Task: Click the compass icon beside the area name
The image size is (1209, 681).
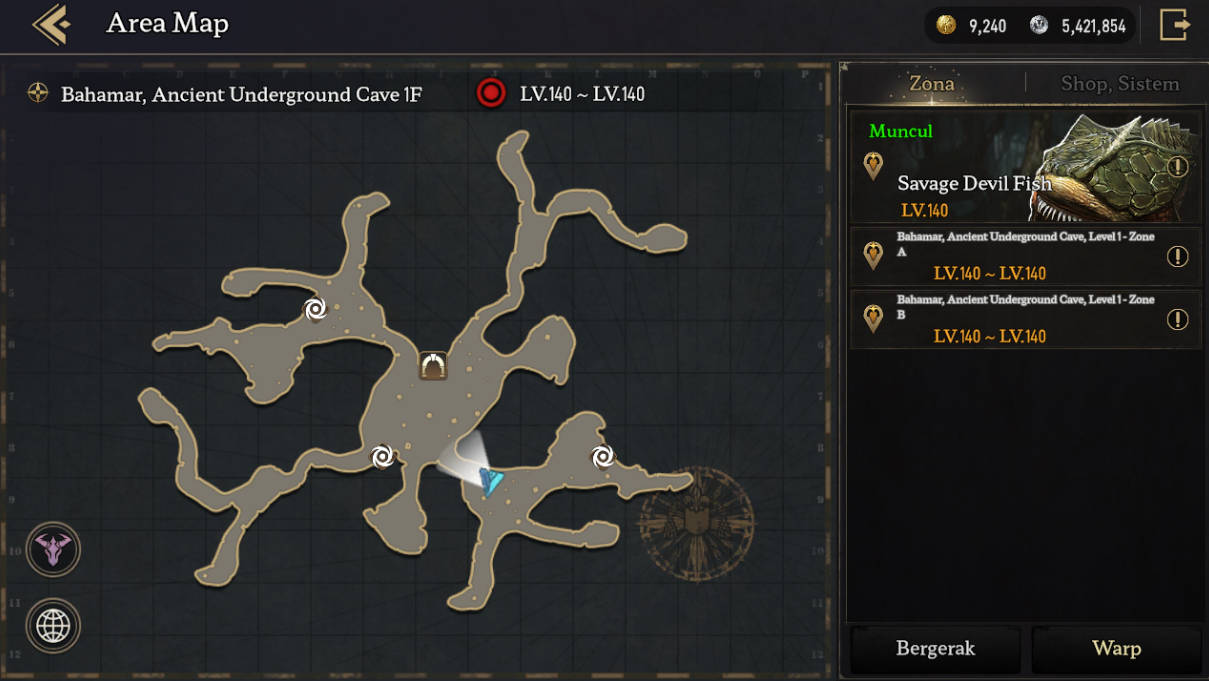Action: [x=38, y=94]
